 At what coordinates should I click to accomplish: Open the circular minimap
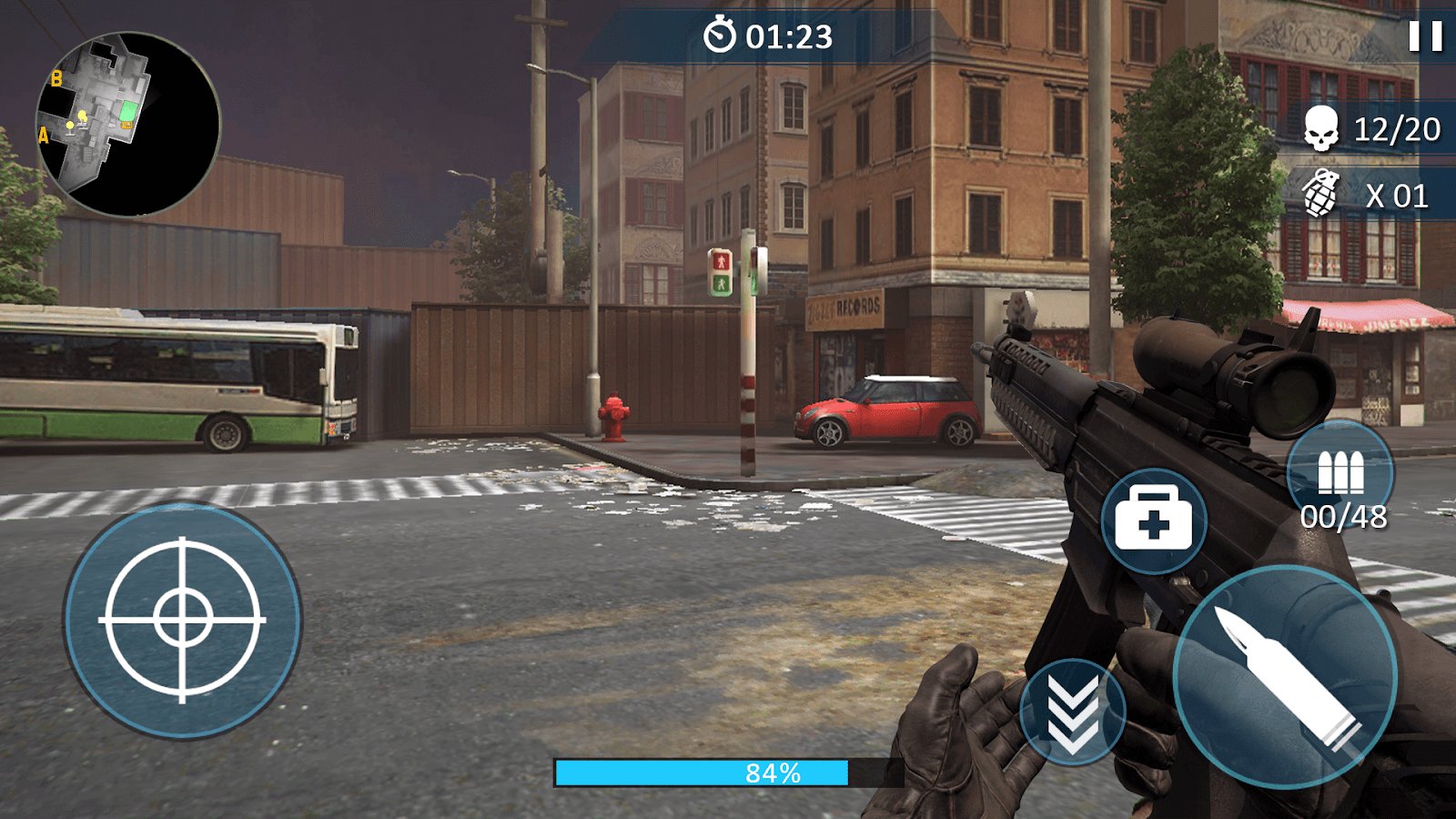[127, 125]
